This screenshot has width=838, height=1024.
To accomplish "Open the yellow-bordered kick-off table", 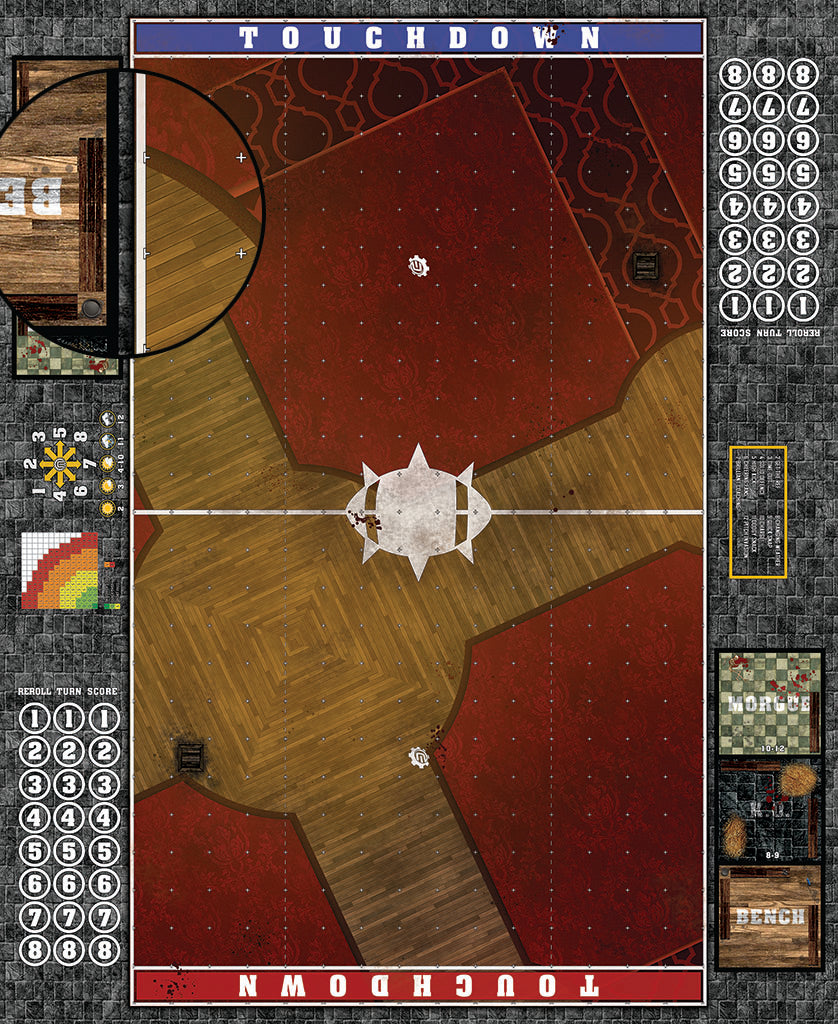I will click(x=758, y=511).
